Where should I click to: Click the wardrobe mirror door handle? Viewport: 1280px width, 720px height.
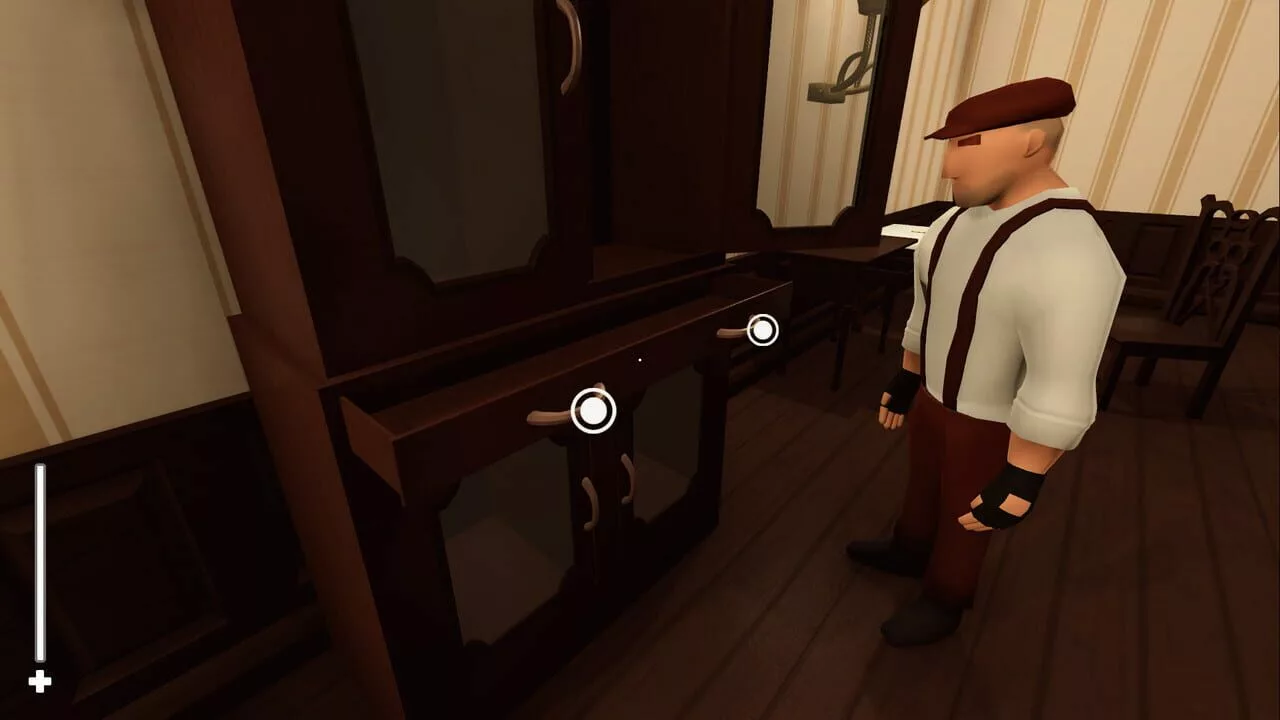572,40
